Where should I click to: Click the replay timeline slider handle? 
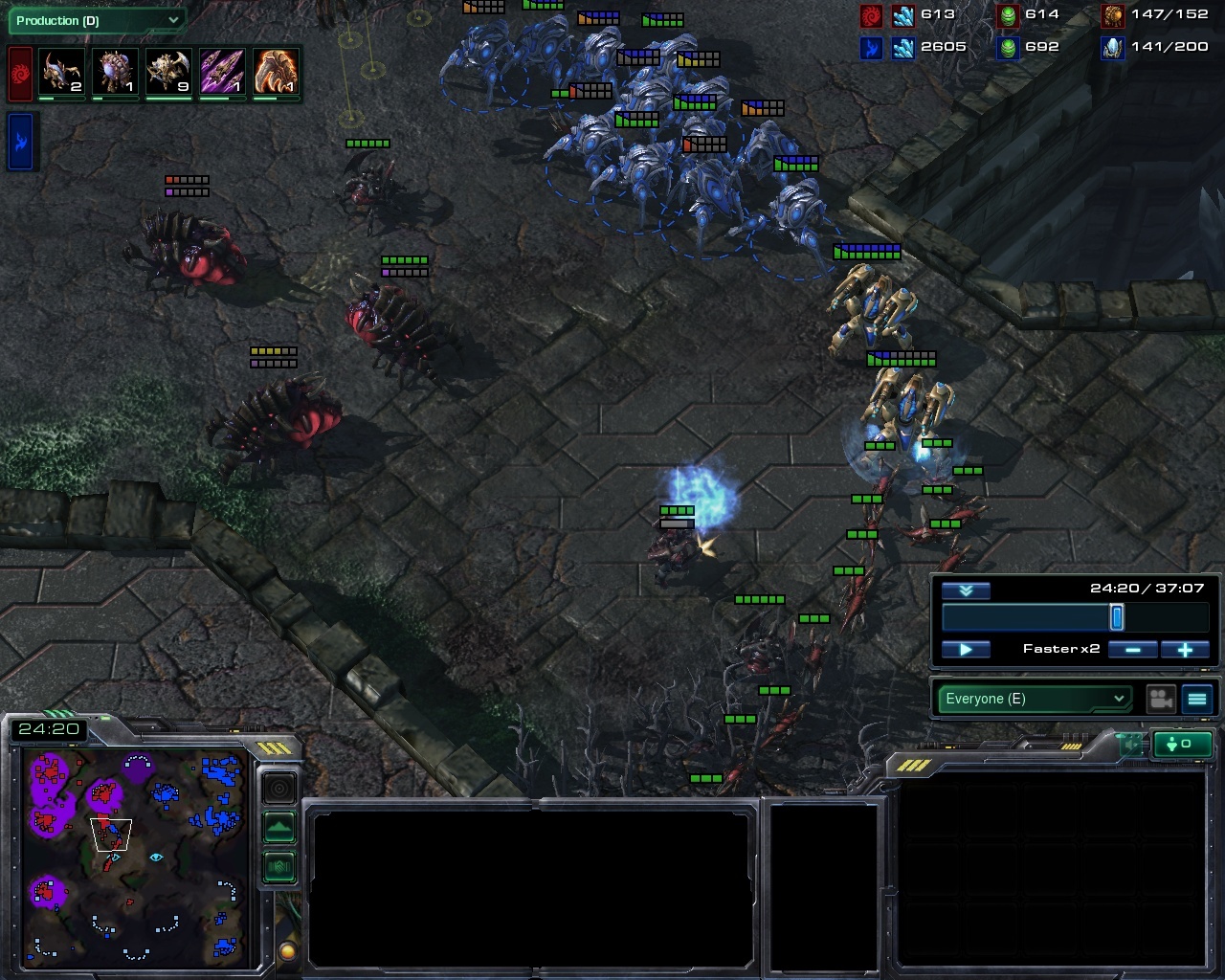[x=1116, y=617]
